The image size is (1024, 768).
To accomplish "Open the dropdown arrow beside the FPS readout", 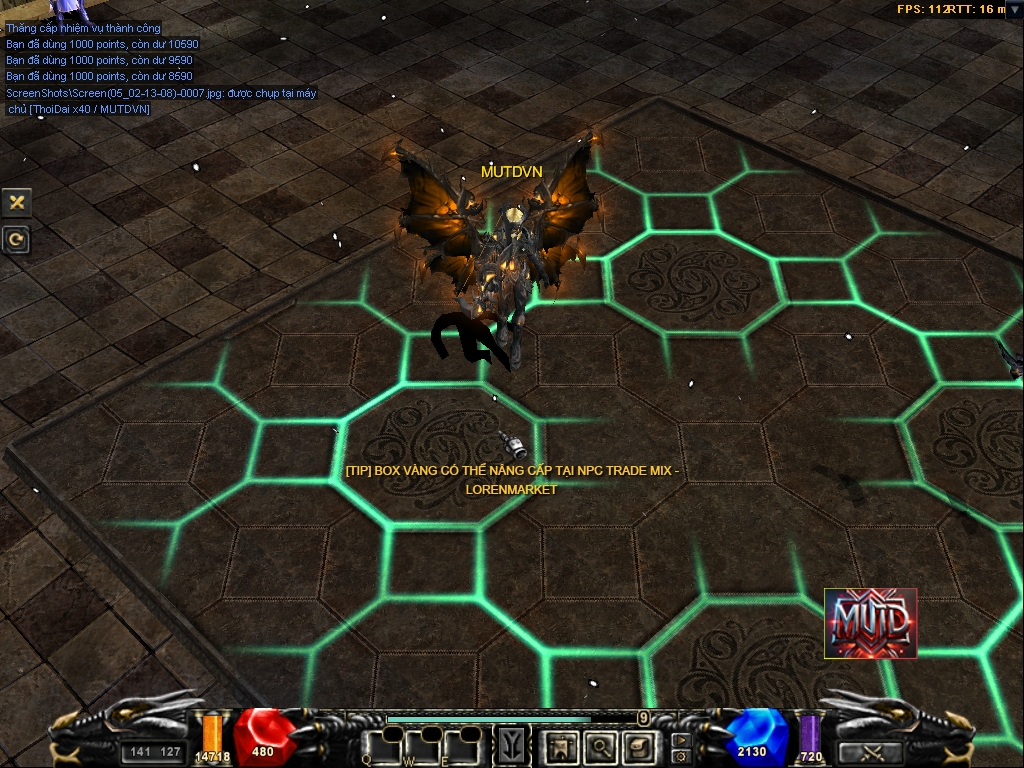I will tap(1015, 8).
